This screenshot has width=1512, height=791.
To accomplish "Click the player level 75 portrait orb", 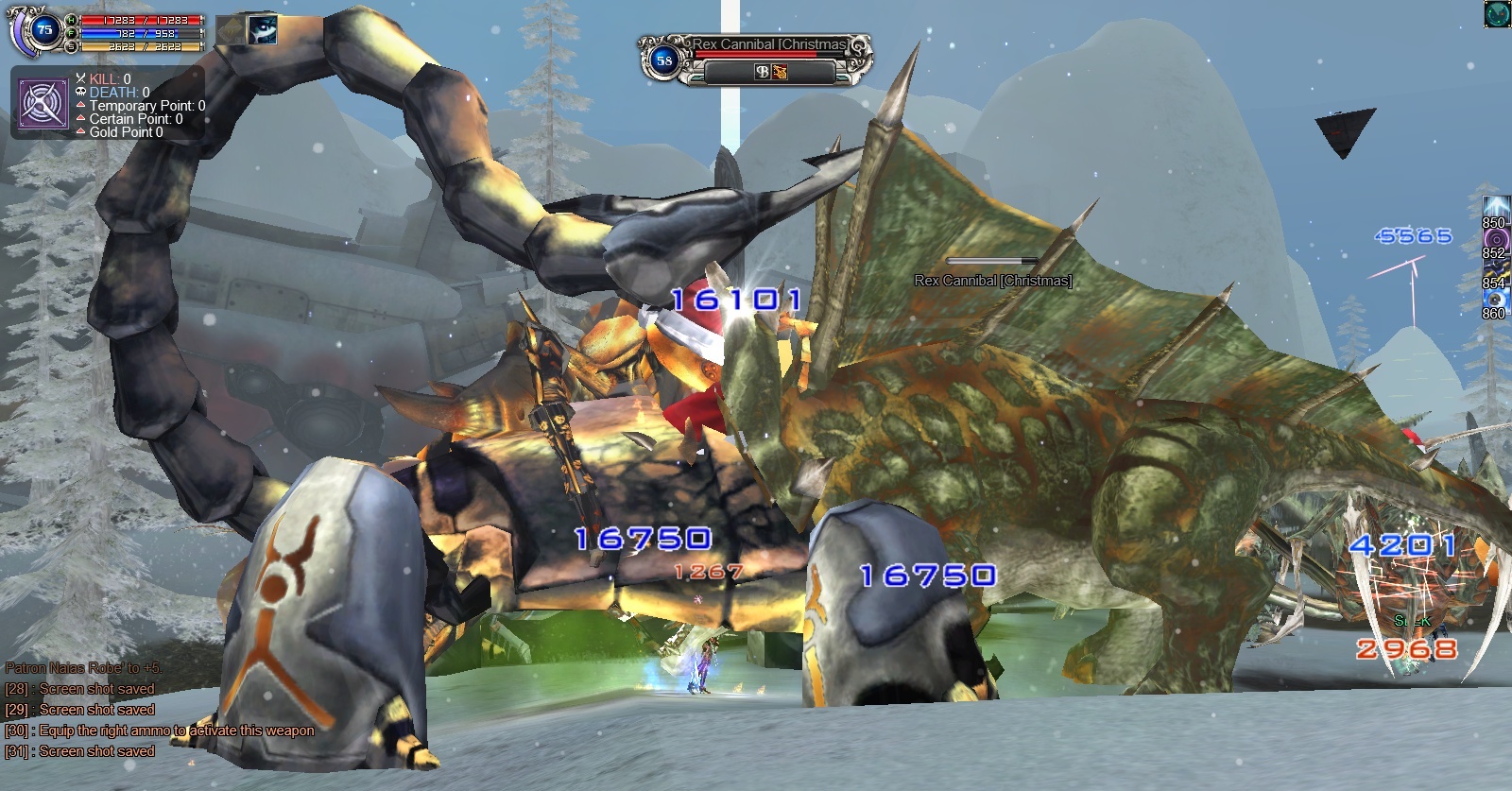I will [x=43, y=29].
